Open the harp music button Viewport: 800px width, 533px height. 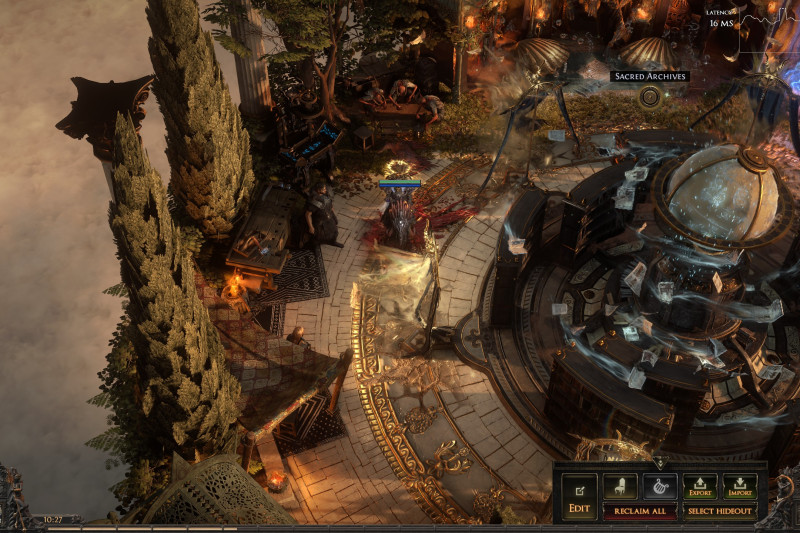click(x=660, y=486)
